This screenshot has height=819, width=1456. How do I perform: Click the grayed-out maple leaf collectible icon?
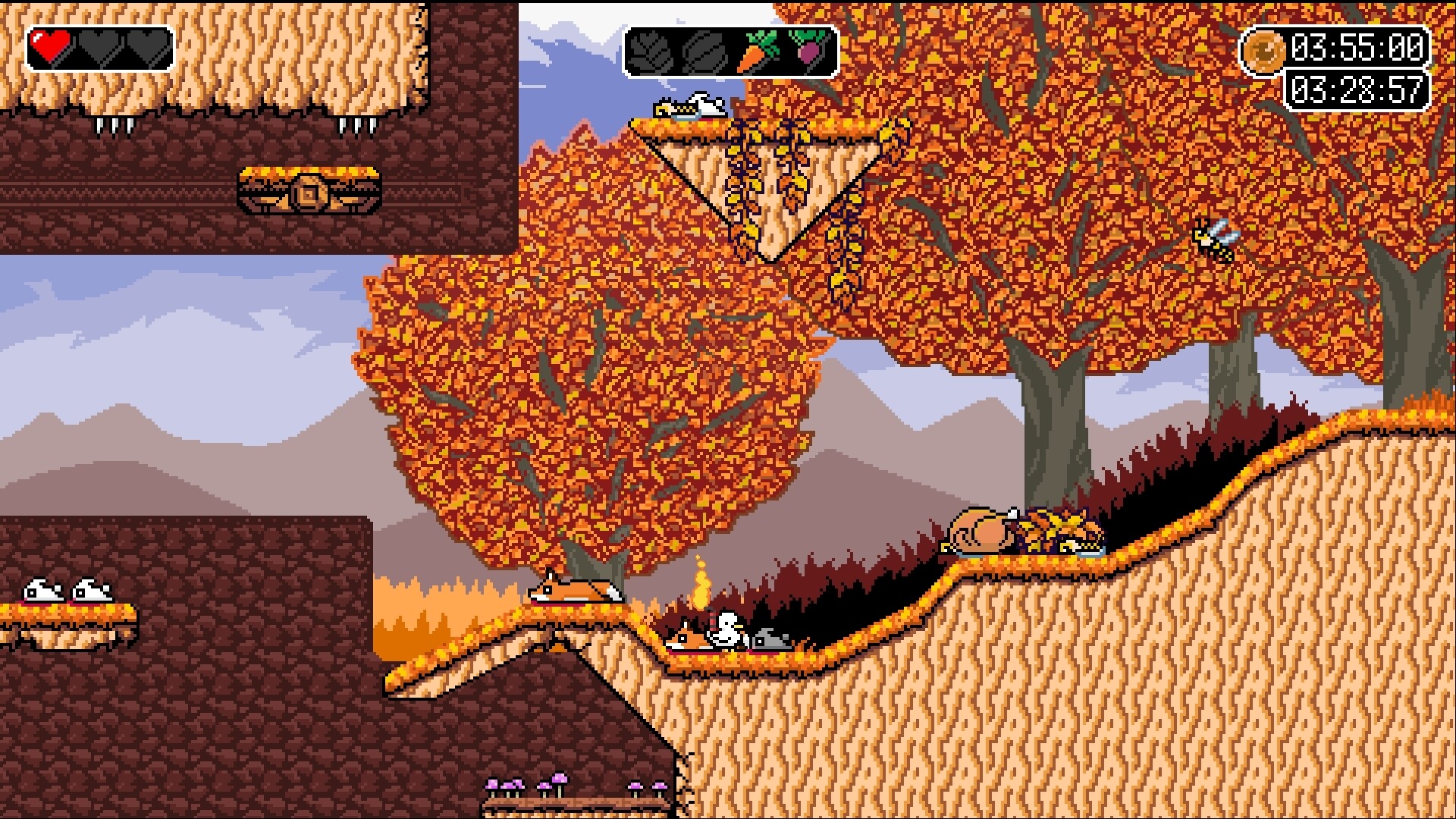click(654, 53)
